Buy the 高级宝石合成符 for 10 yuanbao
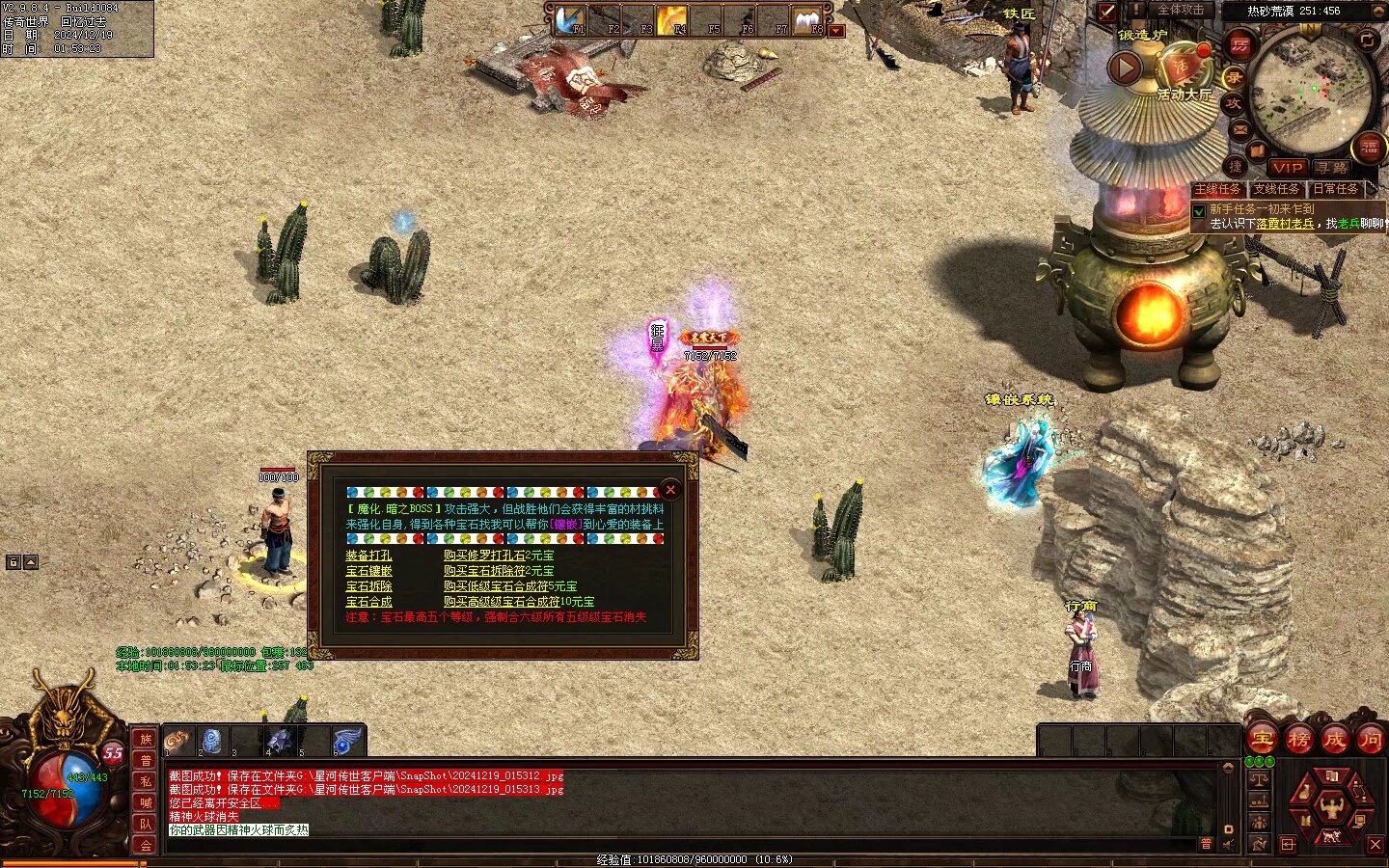Screen dimensions: 1389x868 point(518,602)
